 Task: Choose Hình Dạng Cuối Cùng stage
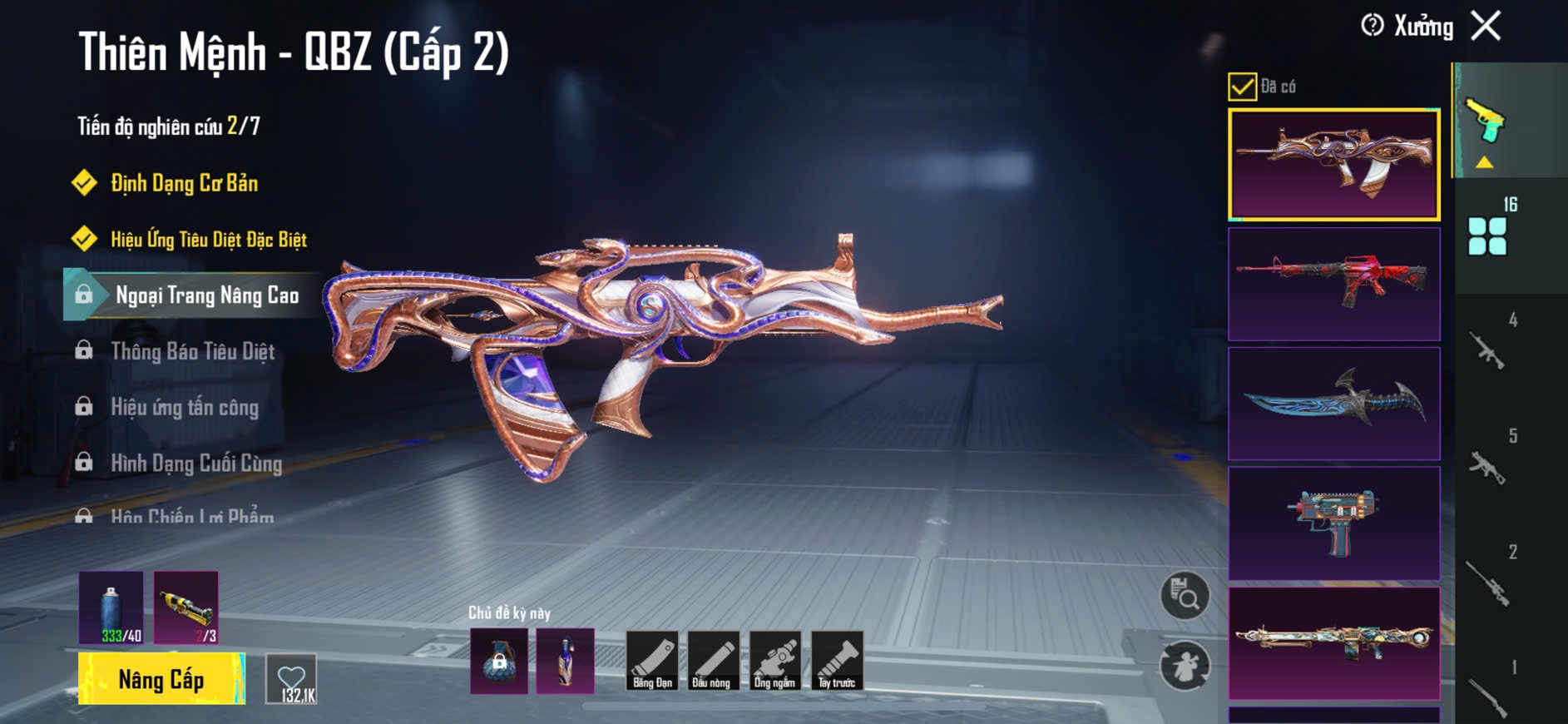196,463
